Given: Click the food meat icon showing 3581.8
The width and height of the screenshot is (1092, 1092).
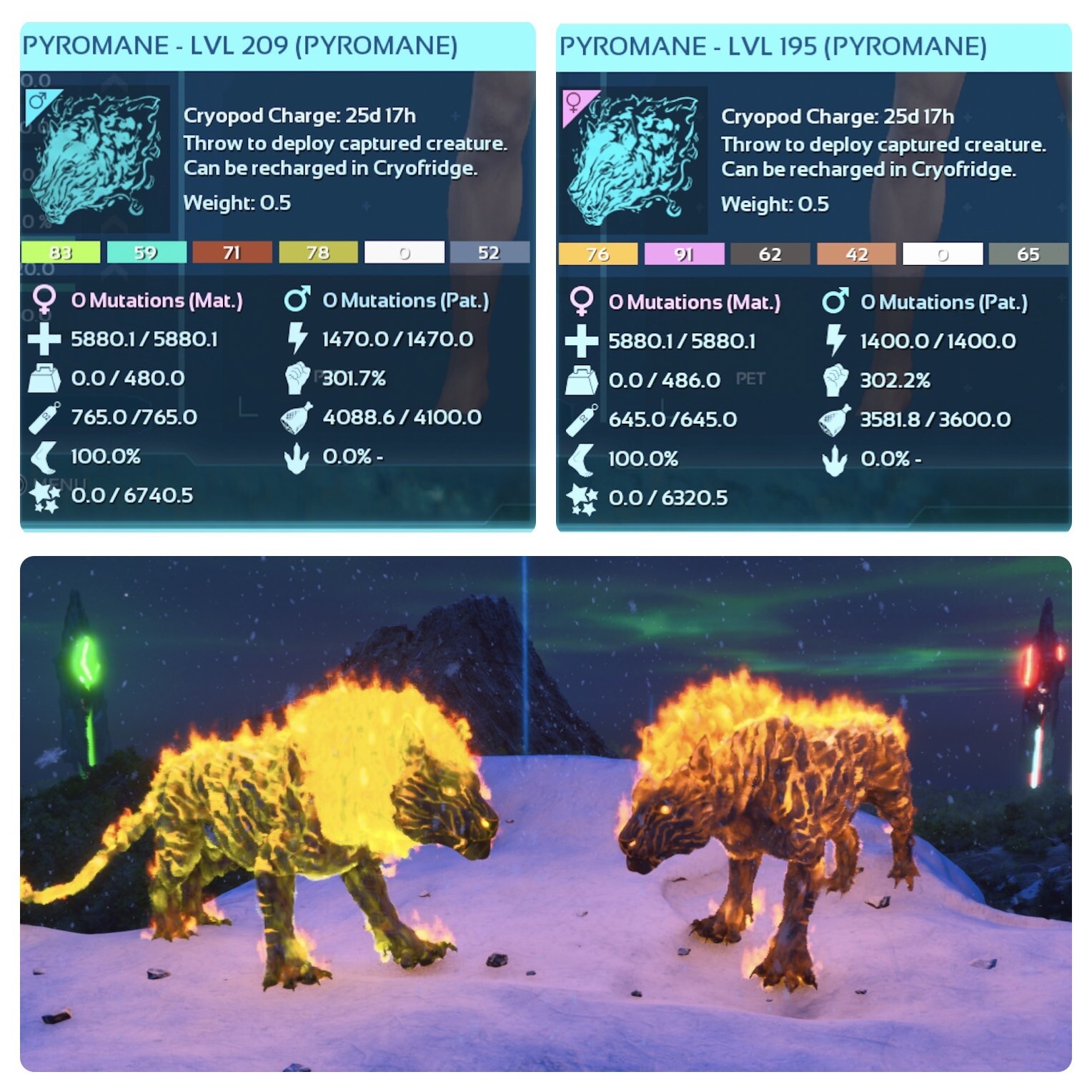Looking at the screenshot, I should (x=836, y=419).
